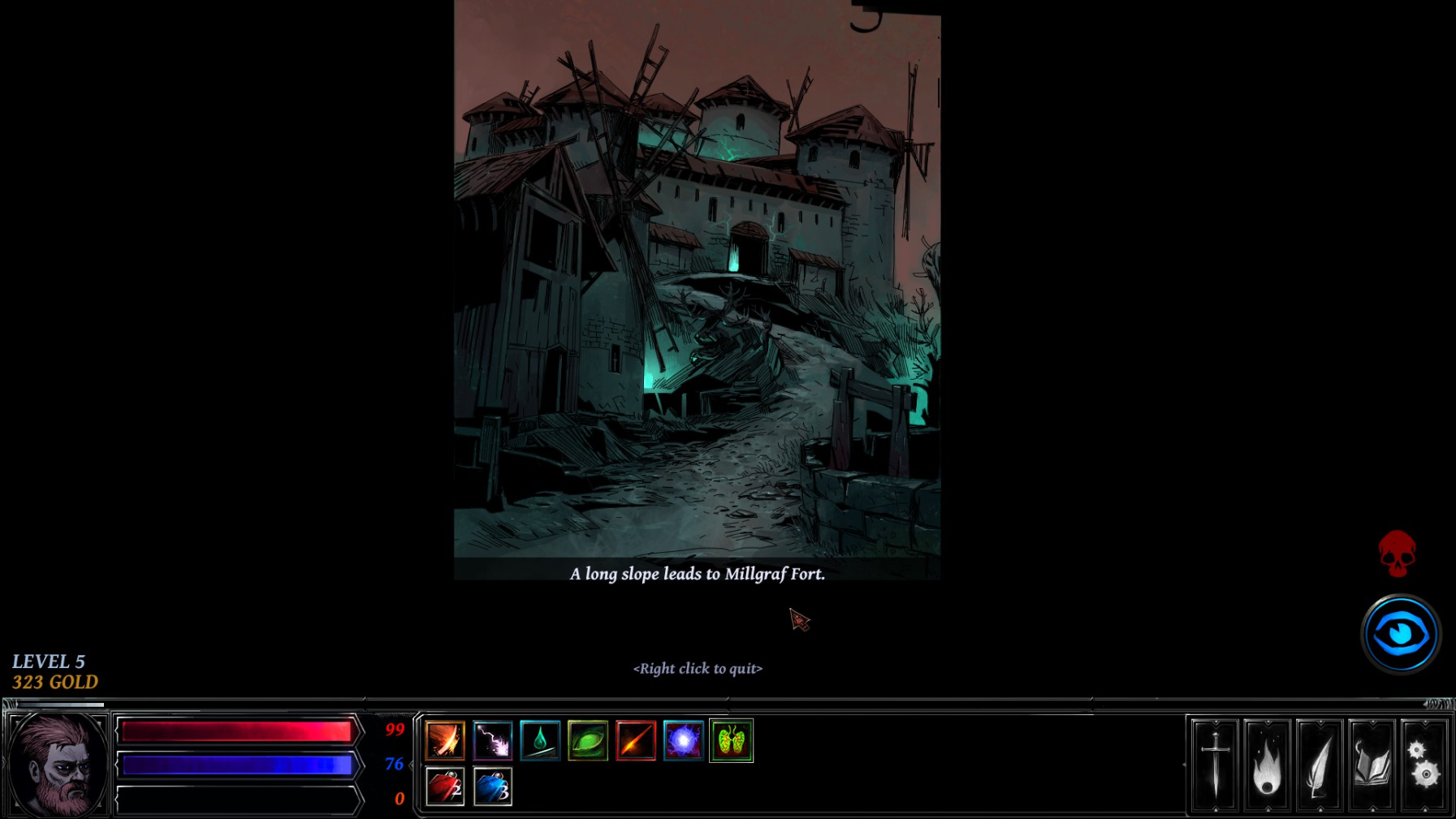Open the sword equipment panel

tap(1215, 765)
